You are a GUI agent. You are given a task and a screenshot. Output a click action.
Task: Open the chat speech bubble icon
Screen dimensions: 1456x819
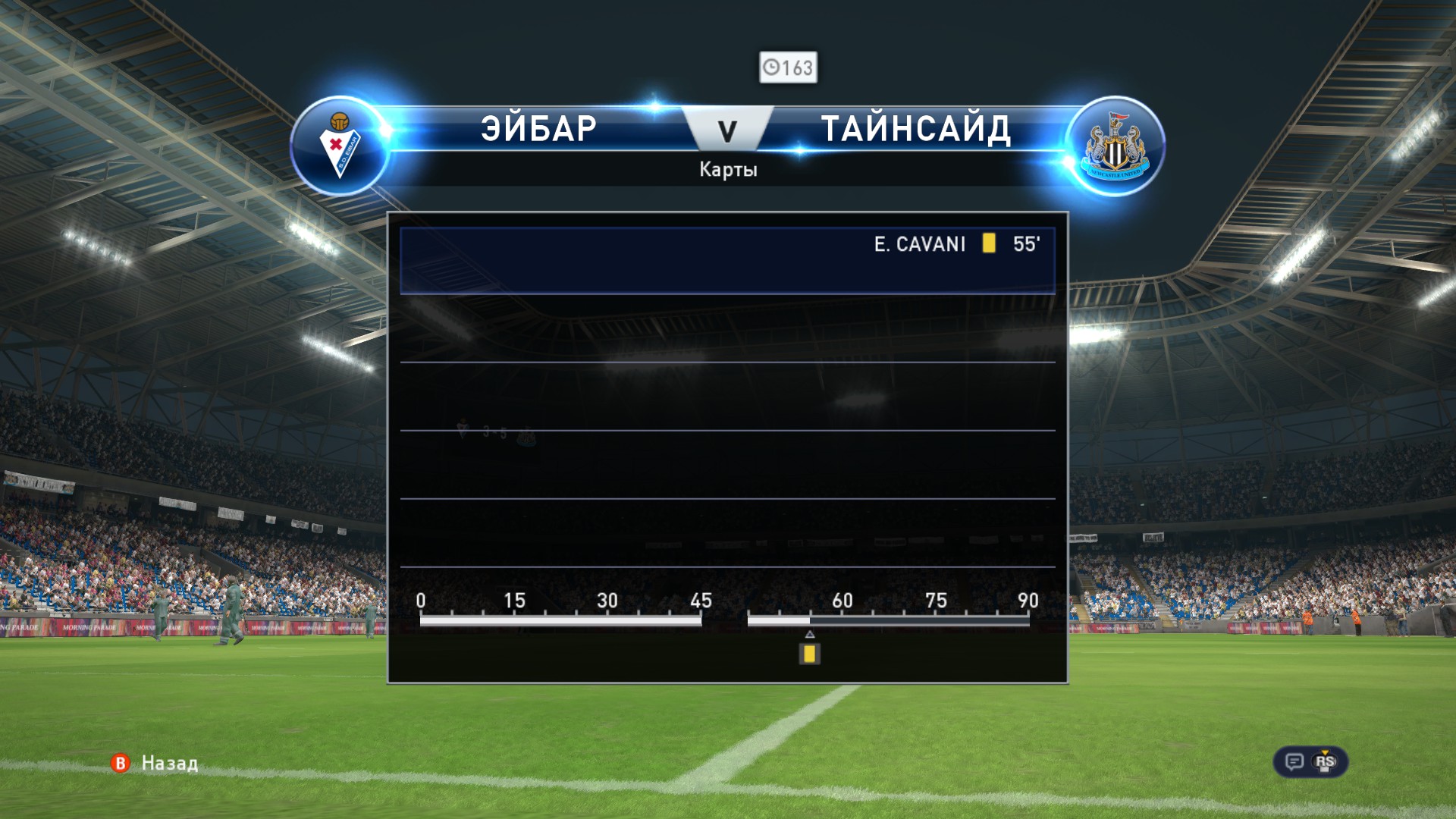(1294, 761)
